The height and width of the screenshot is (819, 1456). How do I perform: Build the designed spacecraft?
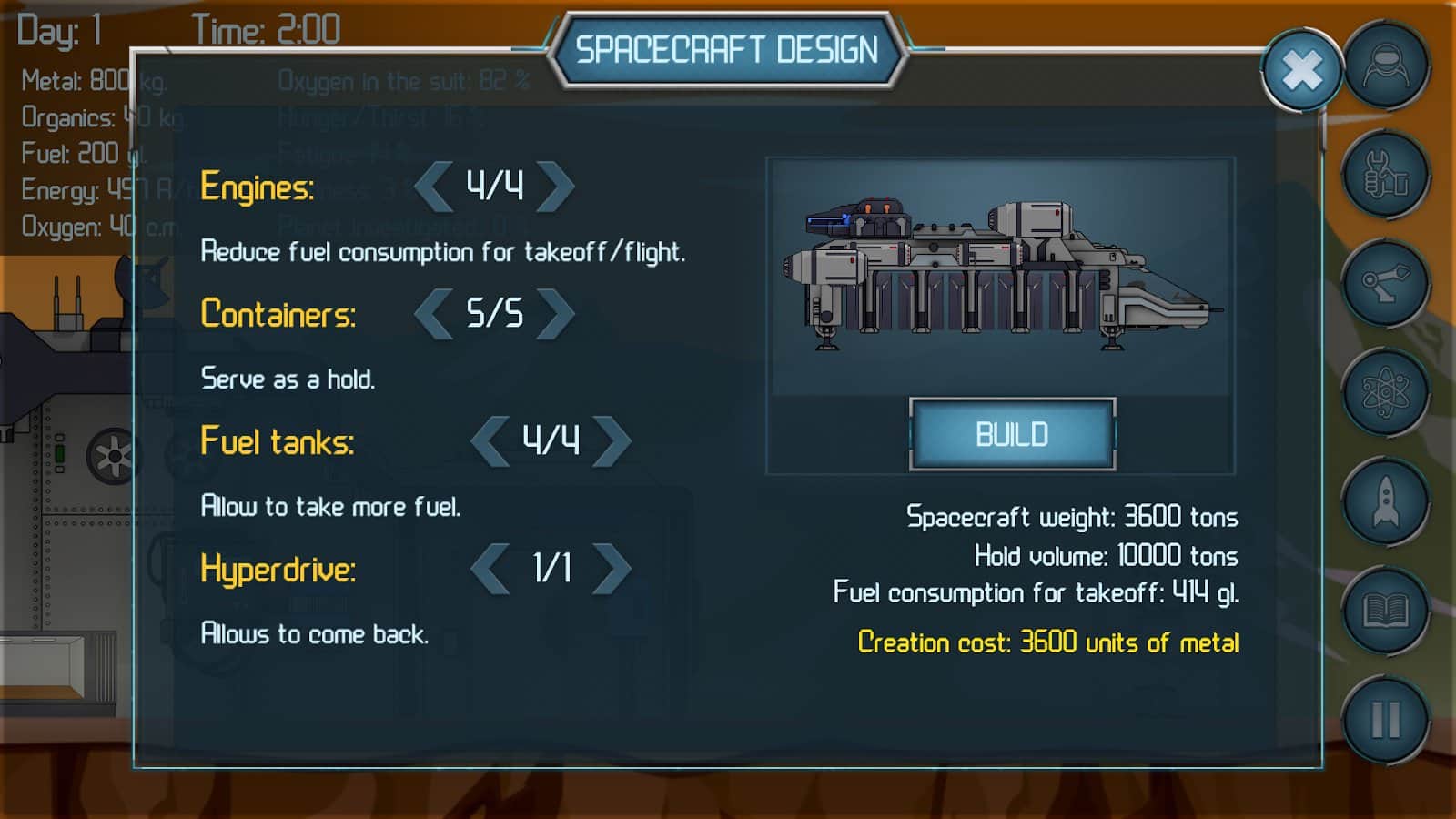pyautogui.click(x=1012, y=434)
